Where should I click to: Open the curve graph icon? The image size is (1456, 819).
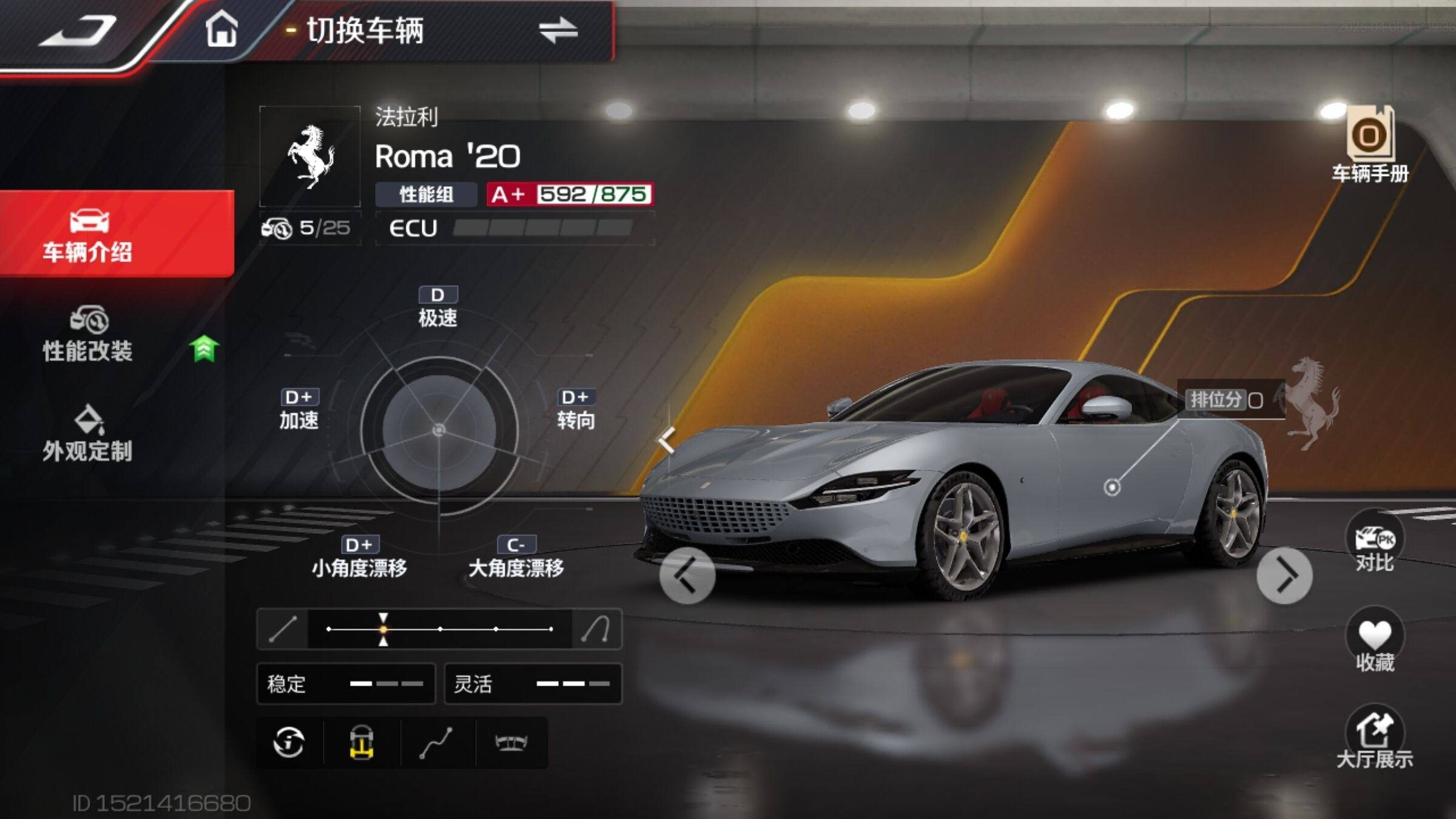[x=437, y=743]
